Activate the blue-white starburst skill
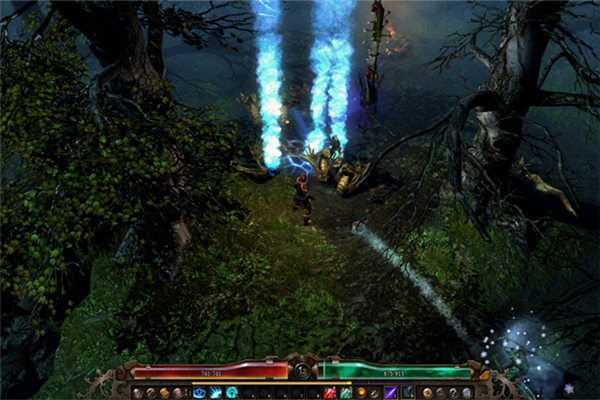600x400 pixels. pyautogui.click(x=215, y=392)
